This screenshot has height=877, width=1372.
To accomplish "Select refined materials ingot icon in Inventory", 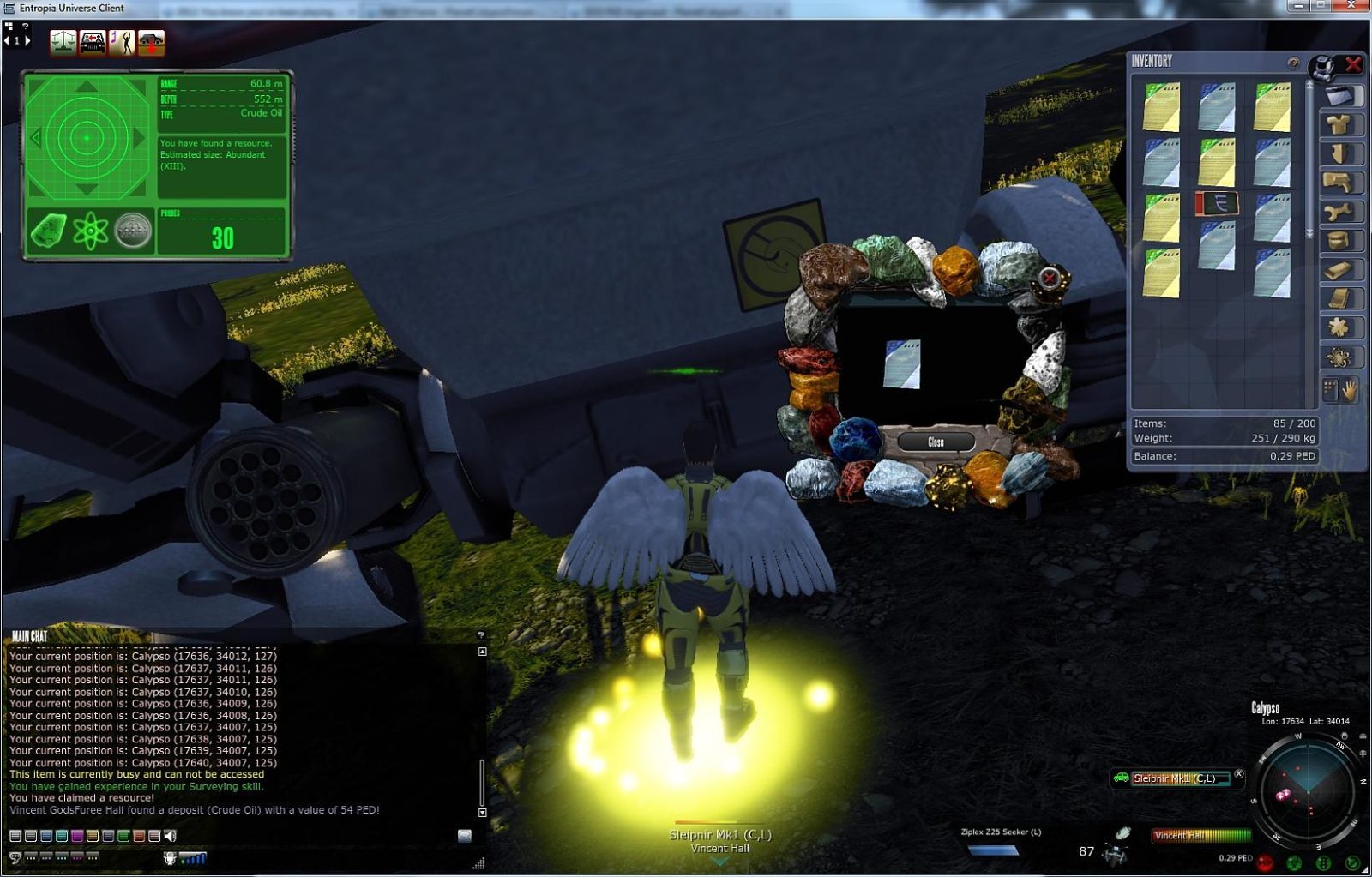I will click(1339, 269).
